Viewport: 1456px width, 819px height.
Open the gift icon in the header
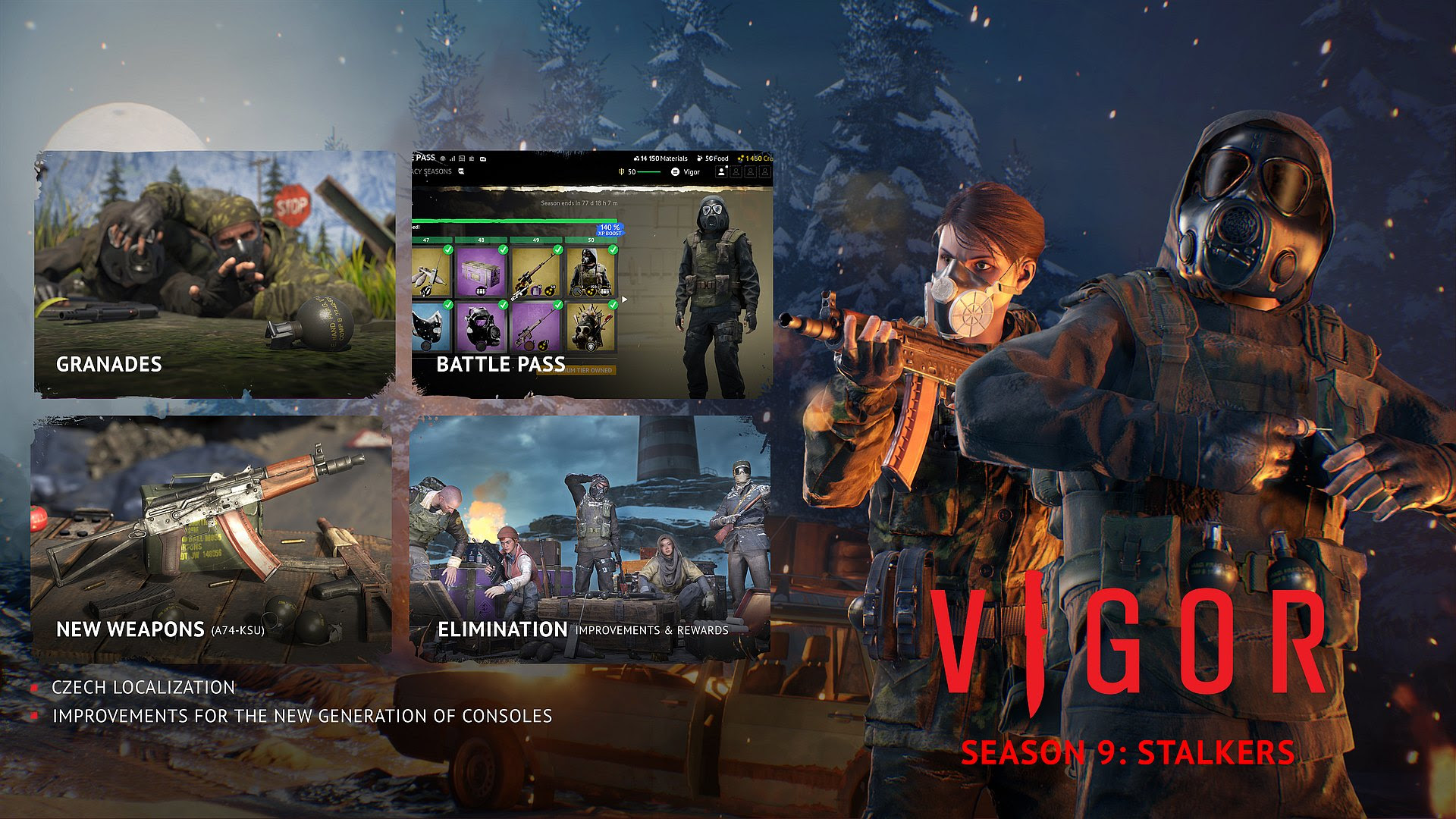pos(463,159)
